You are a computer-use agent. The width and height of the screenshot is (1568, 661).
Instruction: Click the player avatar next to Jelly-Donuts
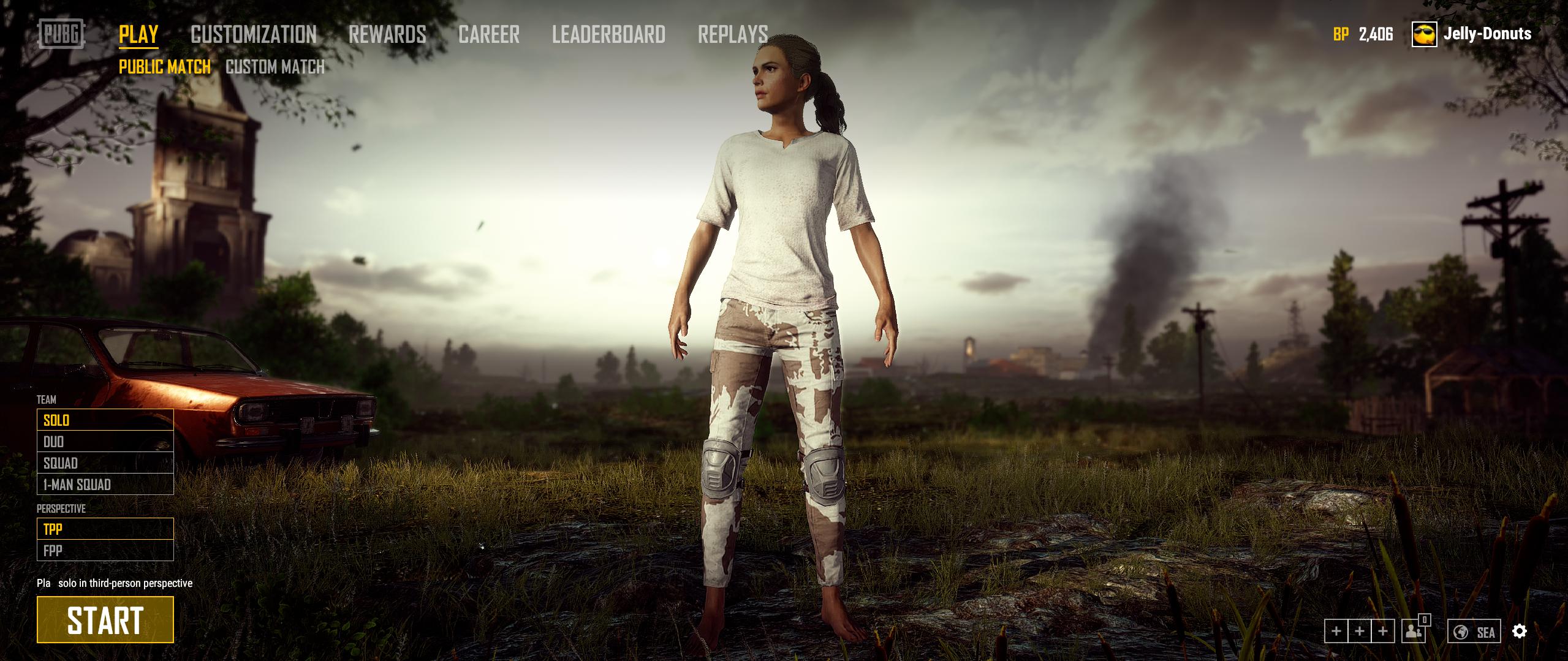pos(1423,35)
